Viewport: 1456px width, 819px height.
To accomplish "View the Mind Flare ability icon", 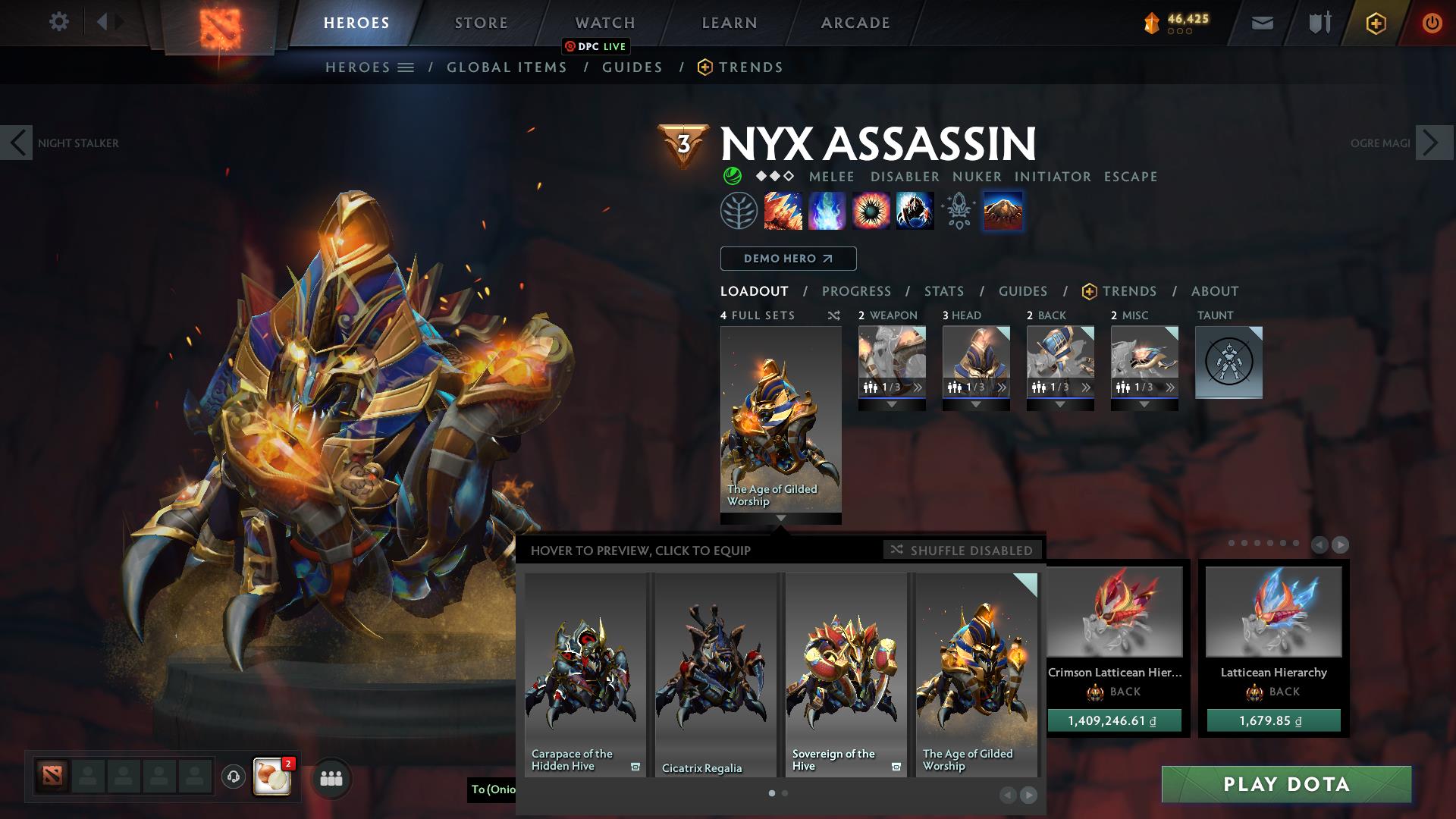I will tap(826, 211).
